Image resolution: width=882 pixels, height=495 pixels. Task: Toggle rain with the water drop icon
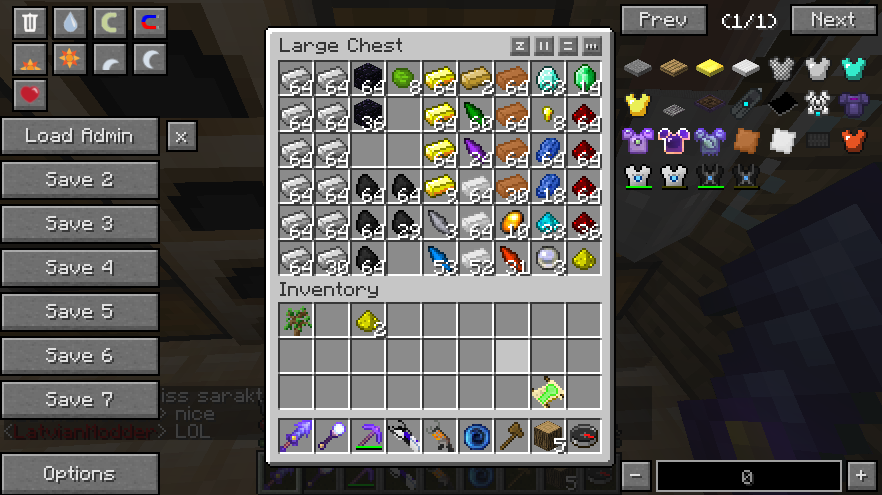click(70, 22)
